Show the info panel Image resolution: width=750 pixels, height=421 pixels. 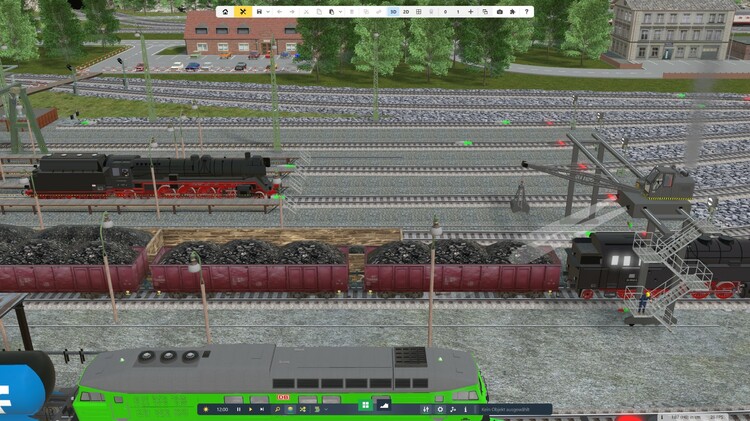[x=466, y=409]
